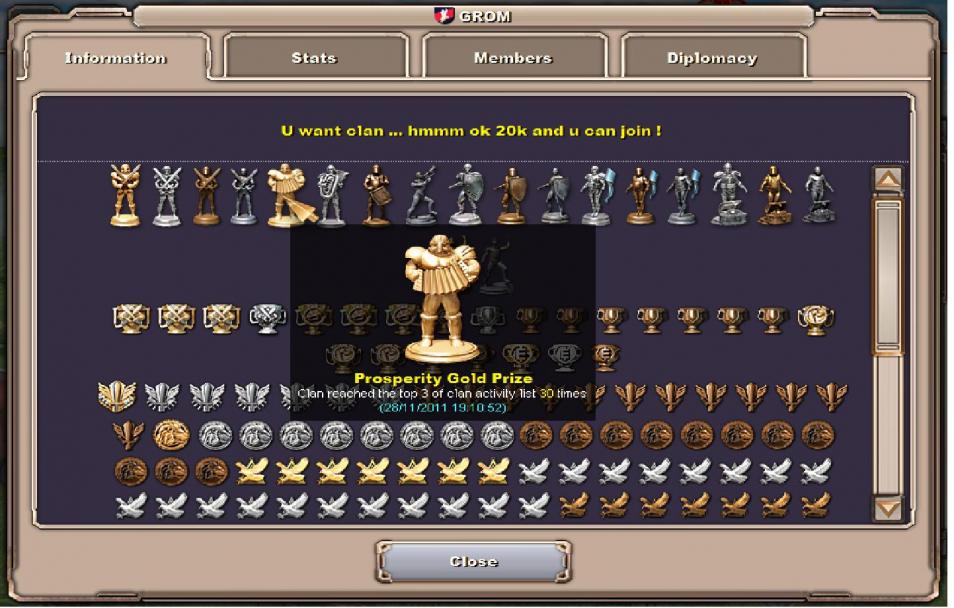This screenshot has width=954, height=608.
Task: Click the scrollbar up arrow
Action: tap(887, 180)
